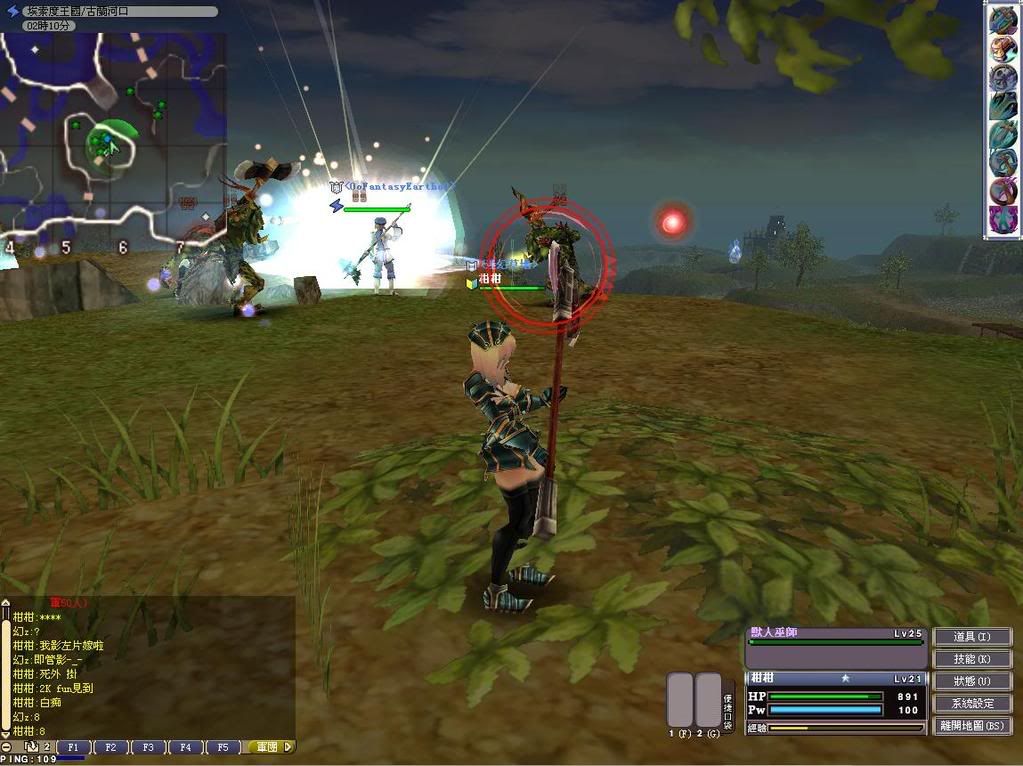The width and height of the screenshot is (1023, 766).
Task: Select quick pocket slot 2 (G)
Action: (x=707, y=699)
